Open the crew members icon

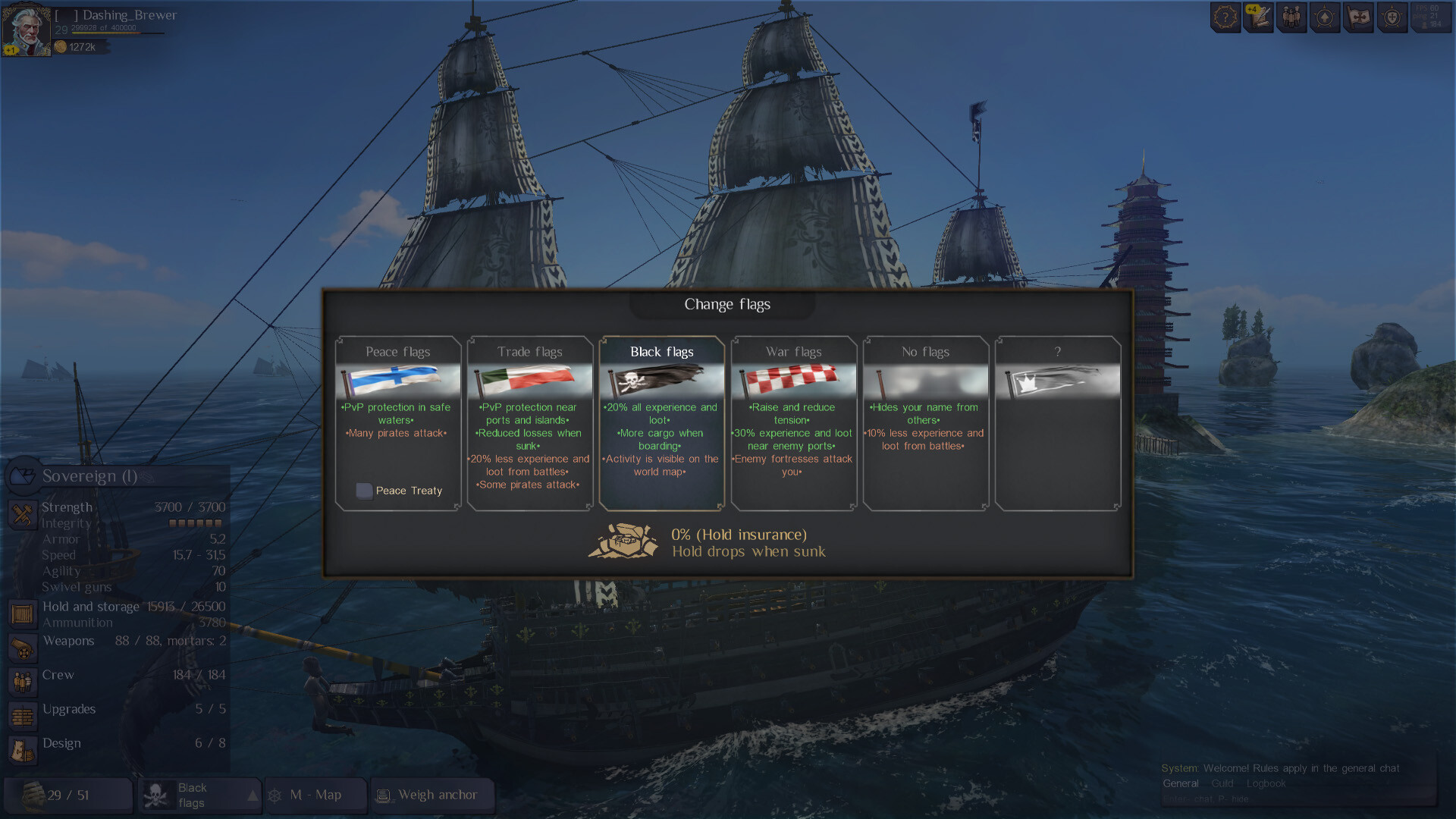[1291, 17]
